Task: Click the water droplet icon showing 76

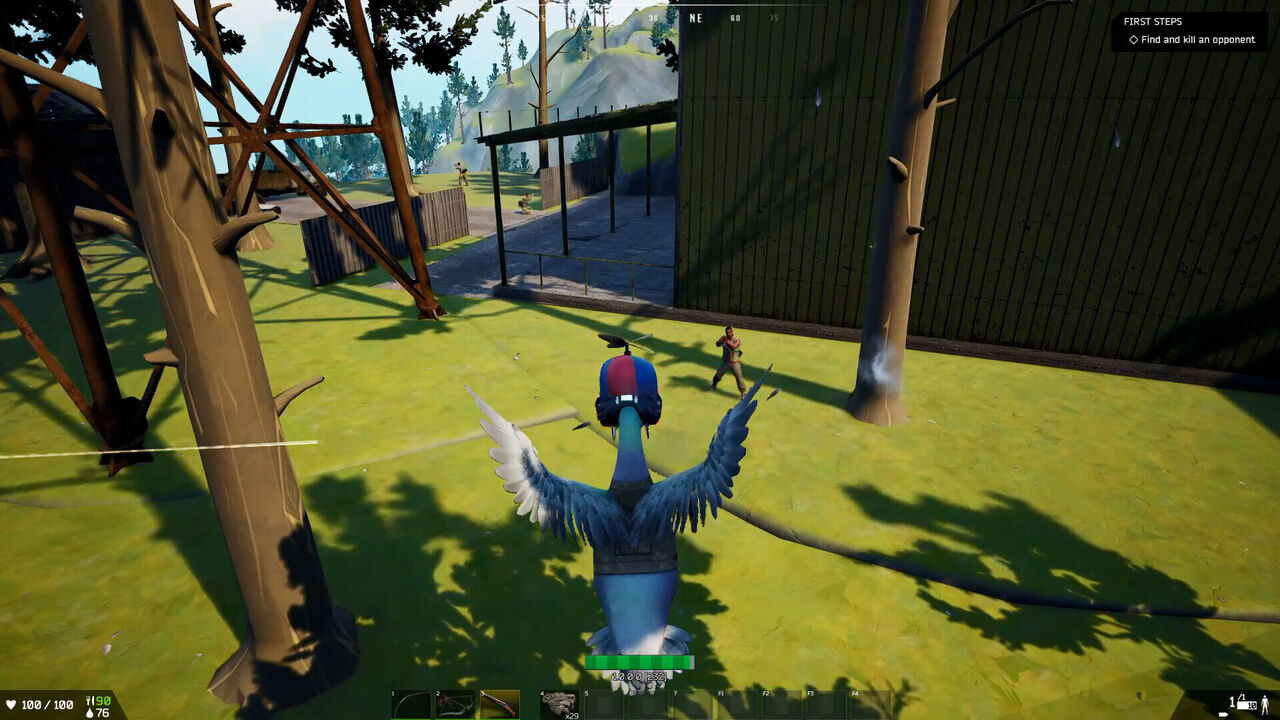Action: tap(89, 712)
